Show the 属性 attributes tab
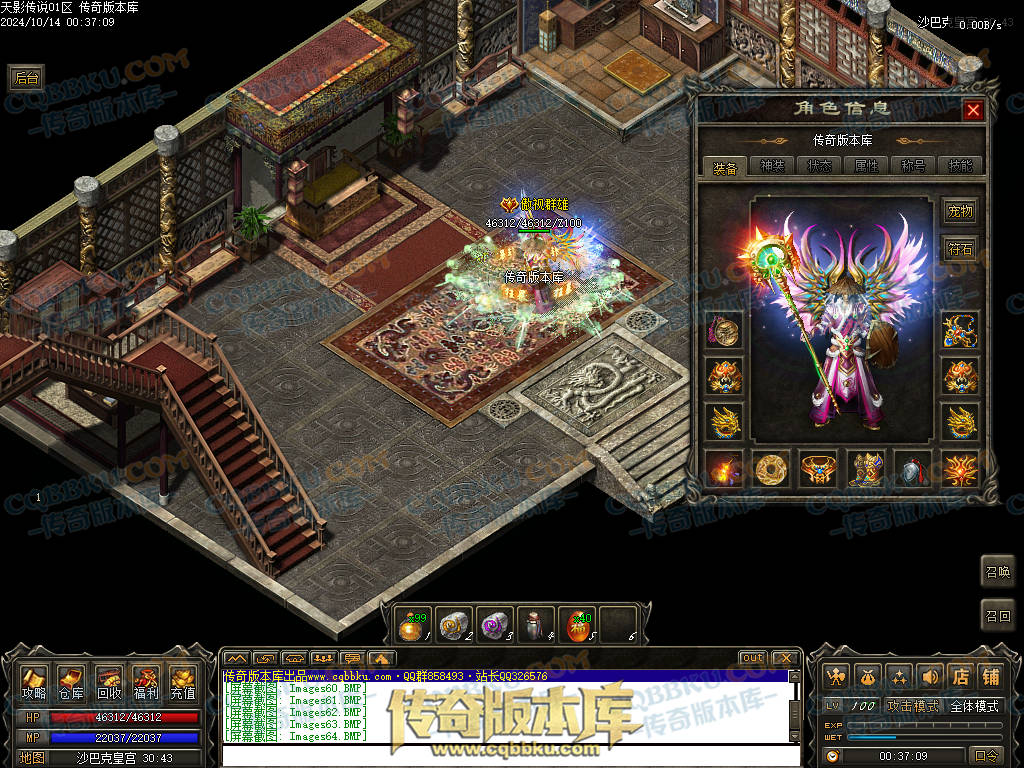 pyautogui.click(x=866, y=167)
